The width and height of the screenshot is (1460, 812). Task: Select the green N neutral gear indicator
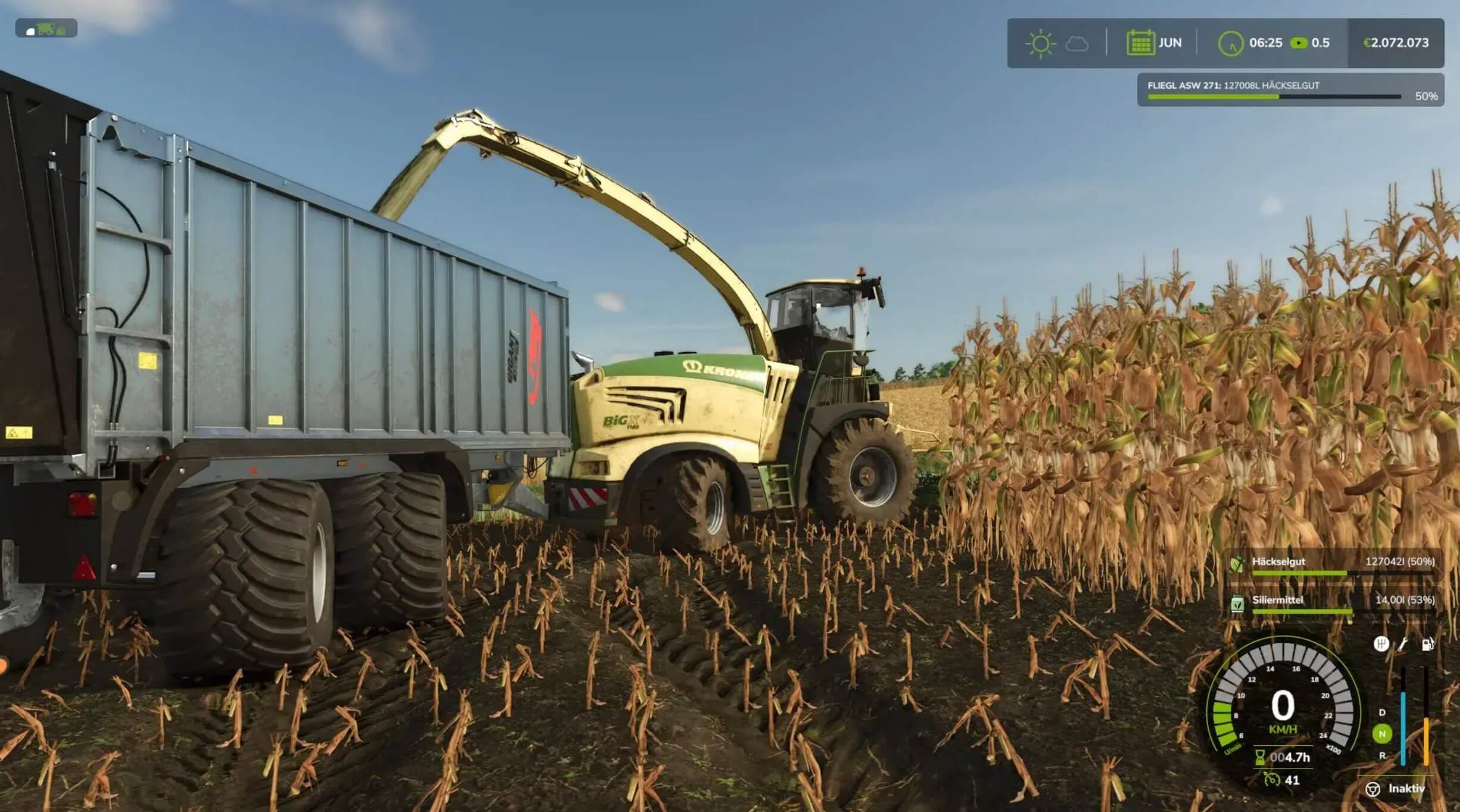[1382, 734]
